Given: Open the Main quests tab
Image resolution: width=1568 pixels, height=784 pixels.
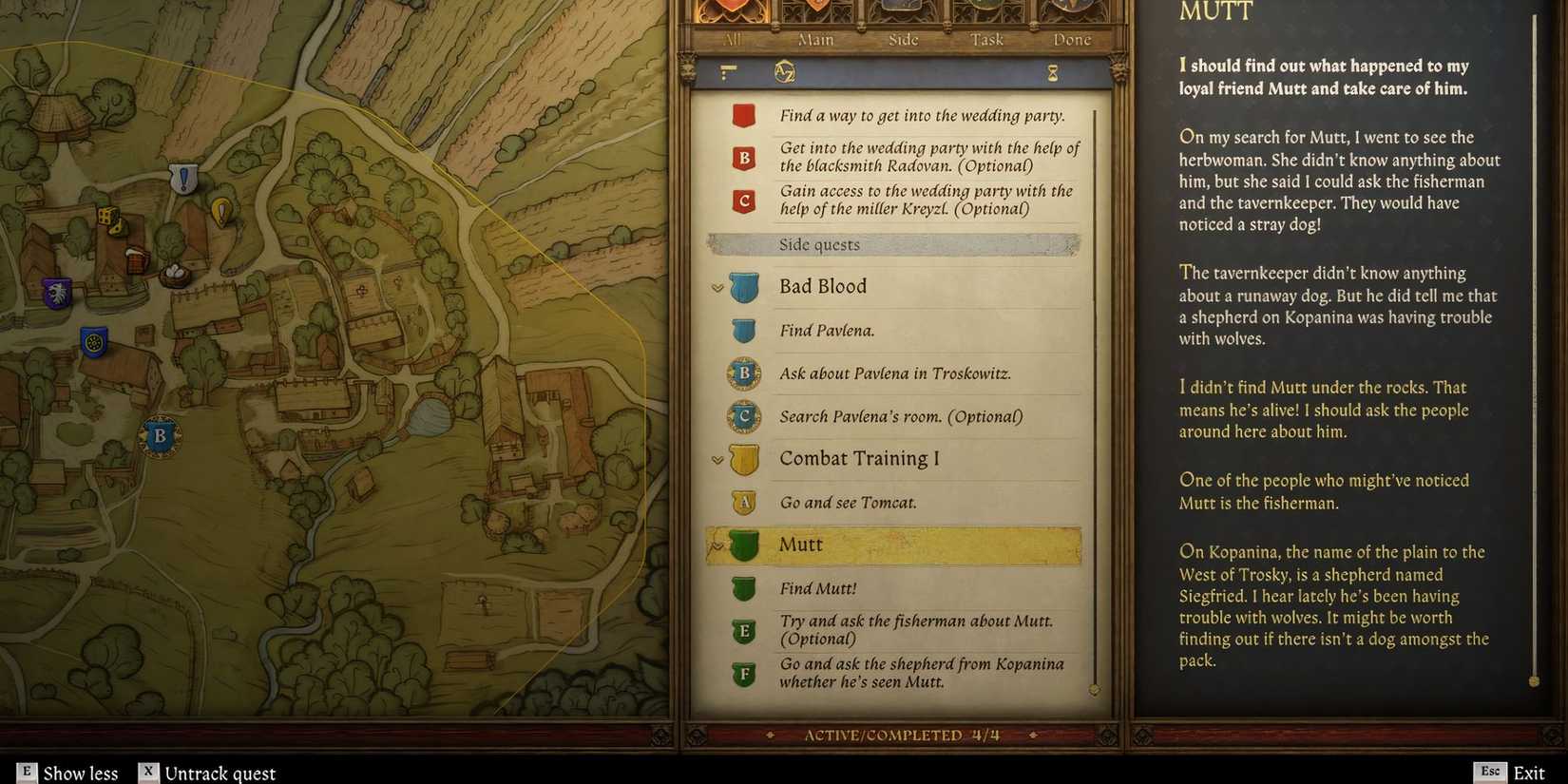Looking at the screenshot, I should [815, 39].
